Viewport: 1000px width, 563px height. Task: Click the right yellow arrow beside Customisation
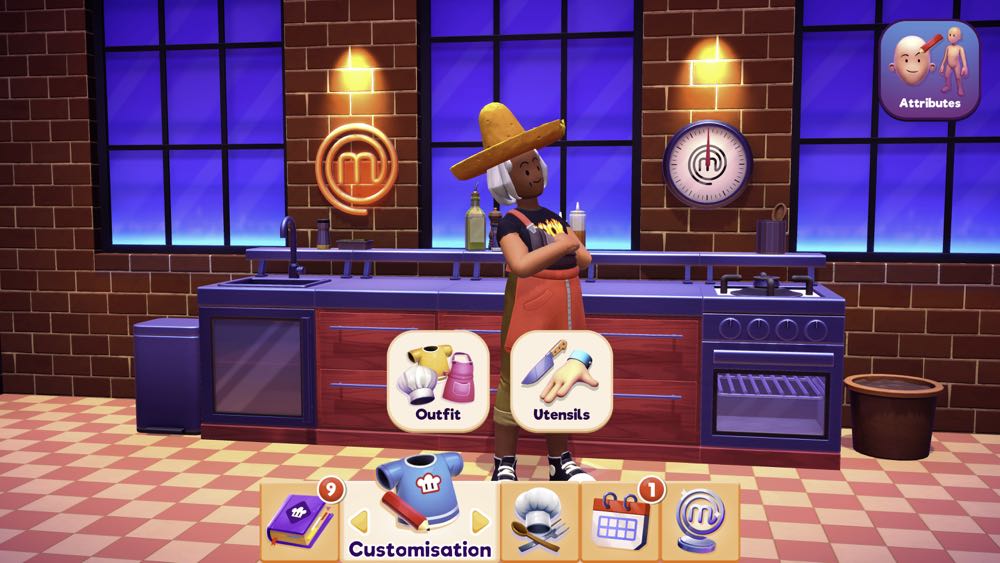(x=480, y=521)
